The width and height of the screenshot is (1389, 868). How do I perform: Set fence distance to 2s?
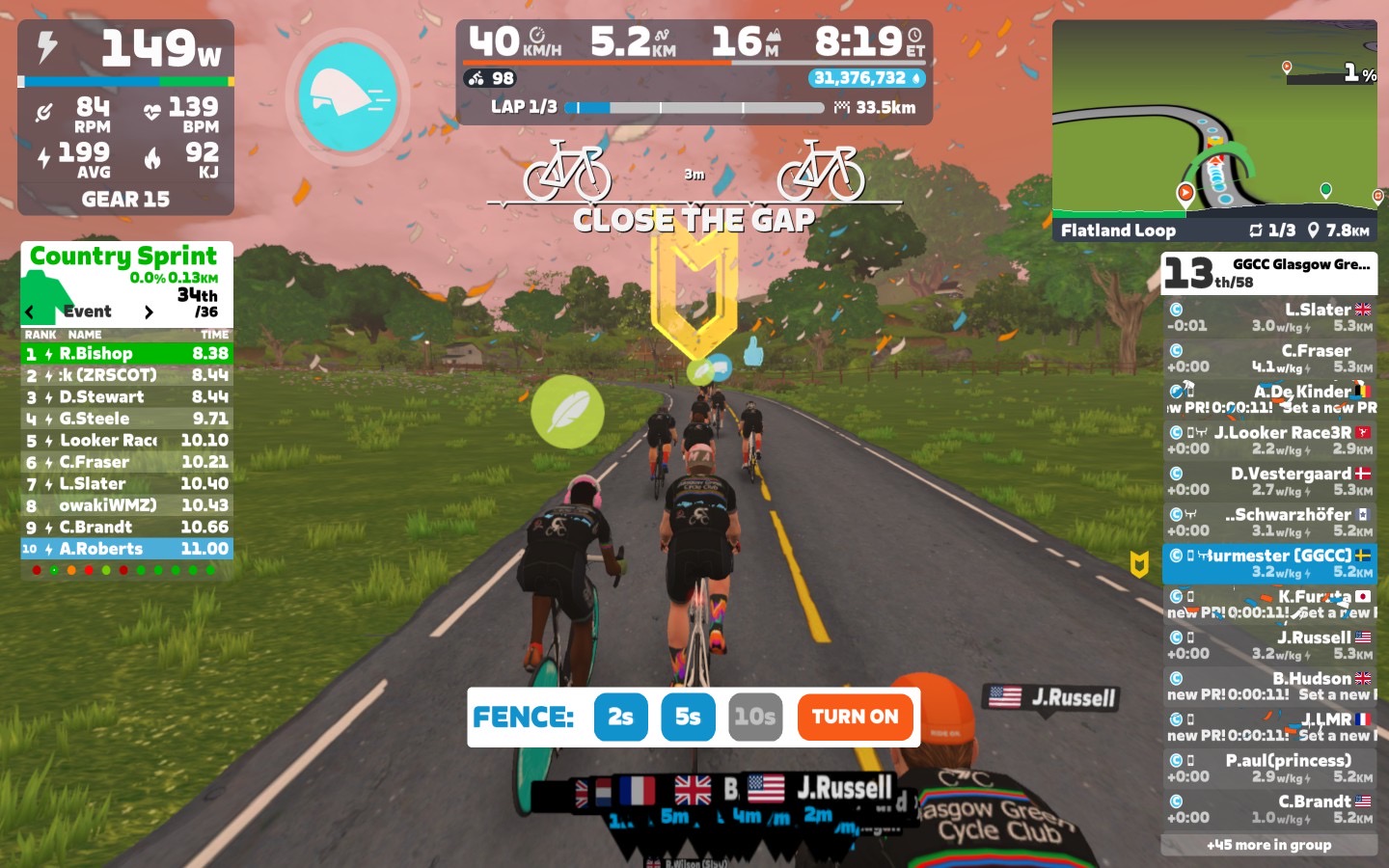click(620, 717)
